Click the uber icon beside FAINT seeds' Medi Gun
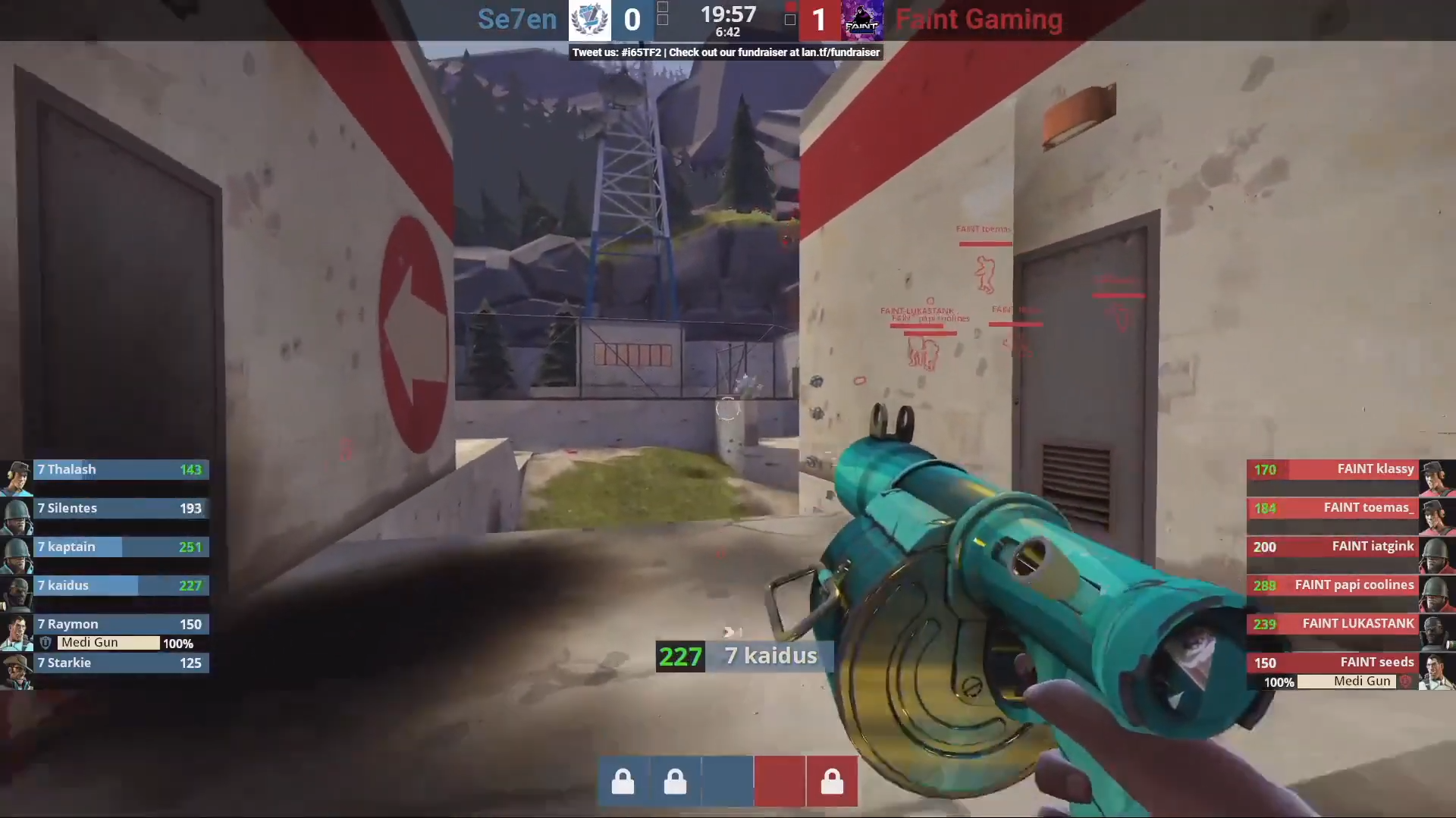This screenshot has width=1456, height=818. [1407, 682]
